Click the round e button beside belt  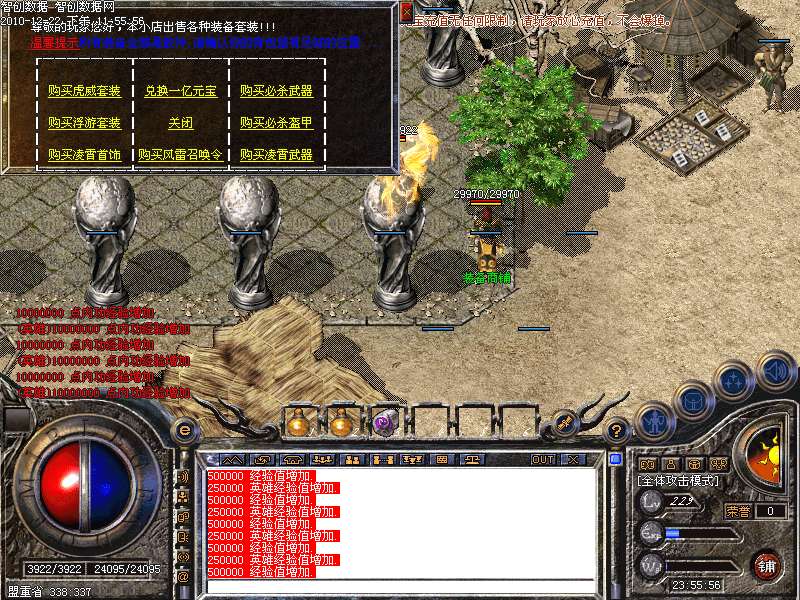183,431
